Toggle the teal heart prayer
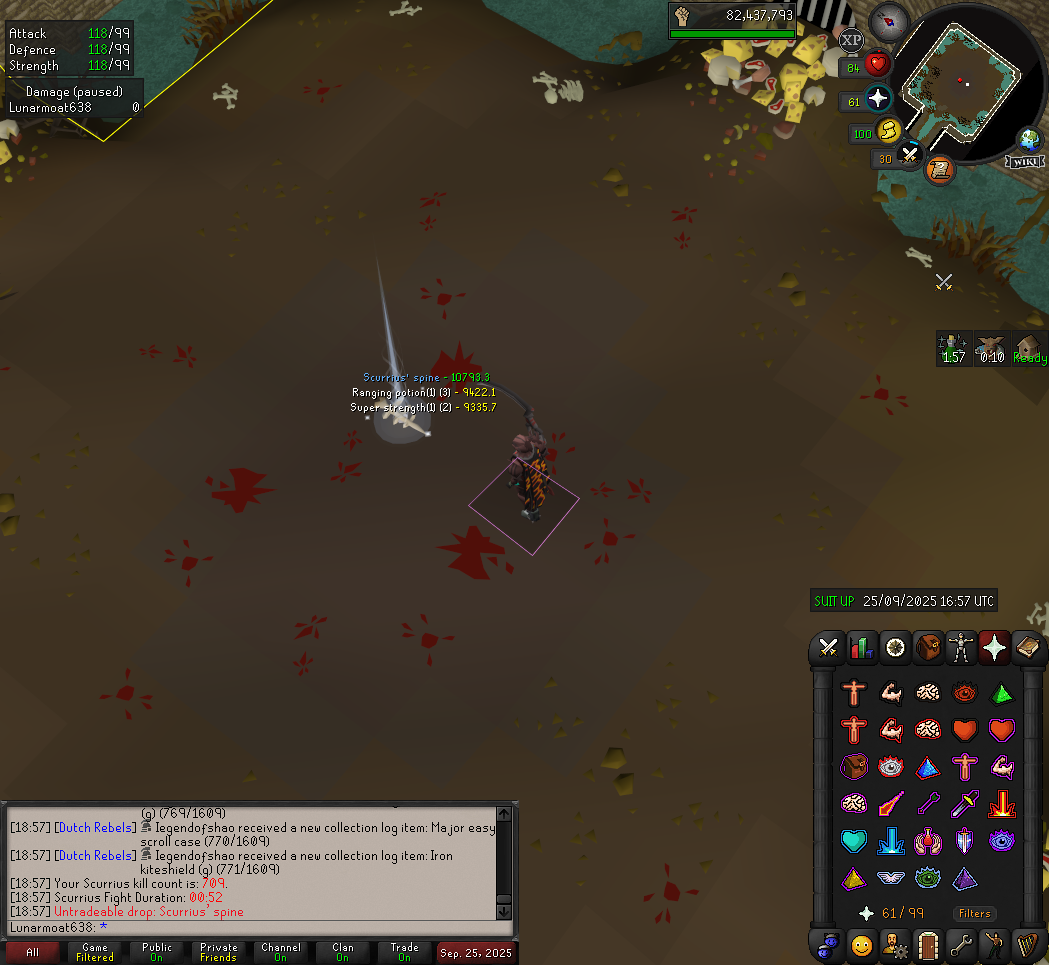Image resolution: width=1049 pixels, height=965 pixels. tap(854, 841)
